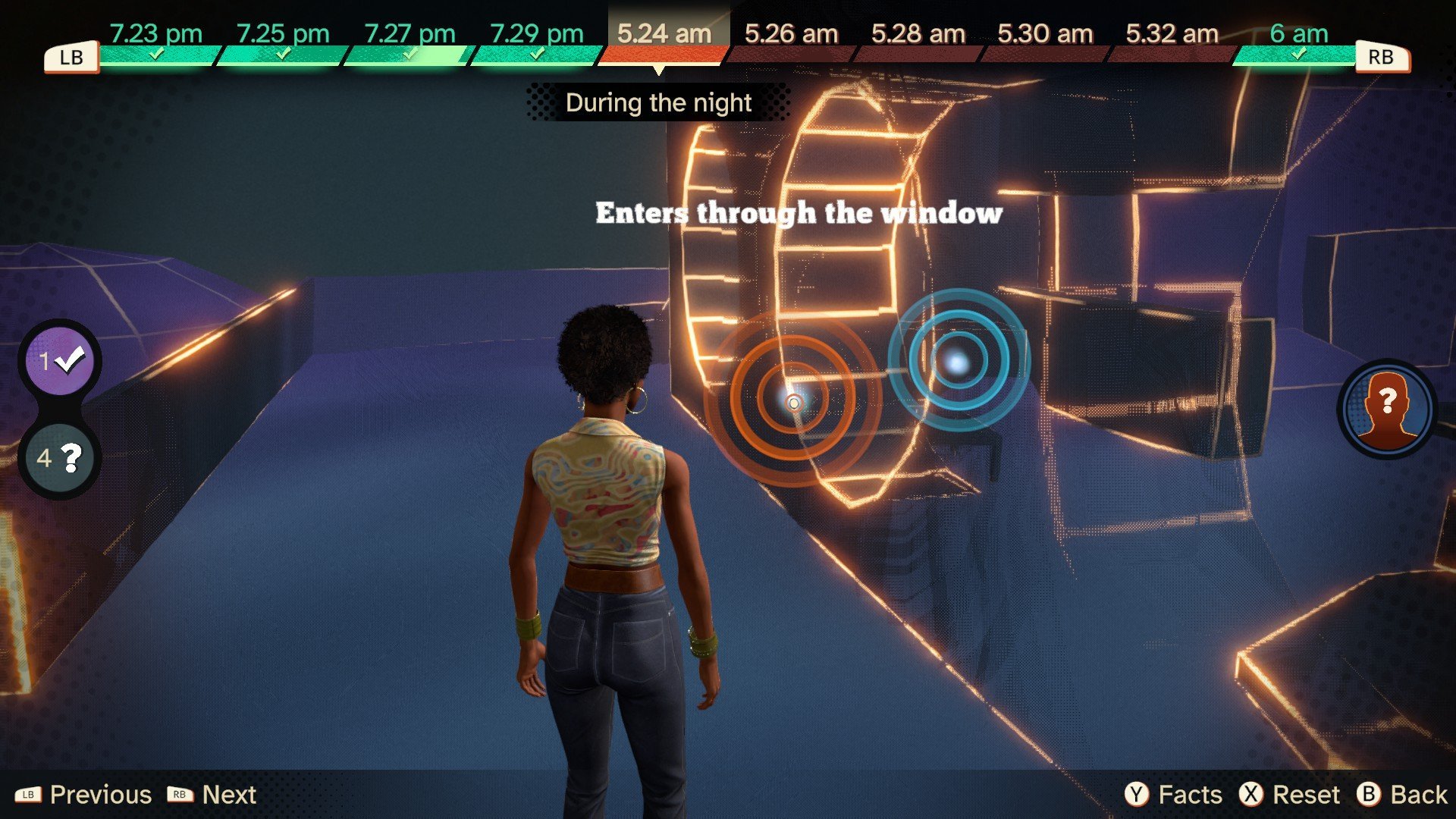The height and width of the screenshot is (819, 1456).
Task: Select the highlighted 5.24 am segment
Action: coord(664,42)
